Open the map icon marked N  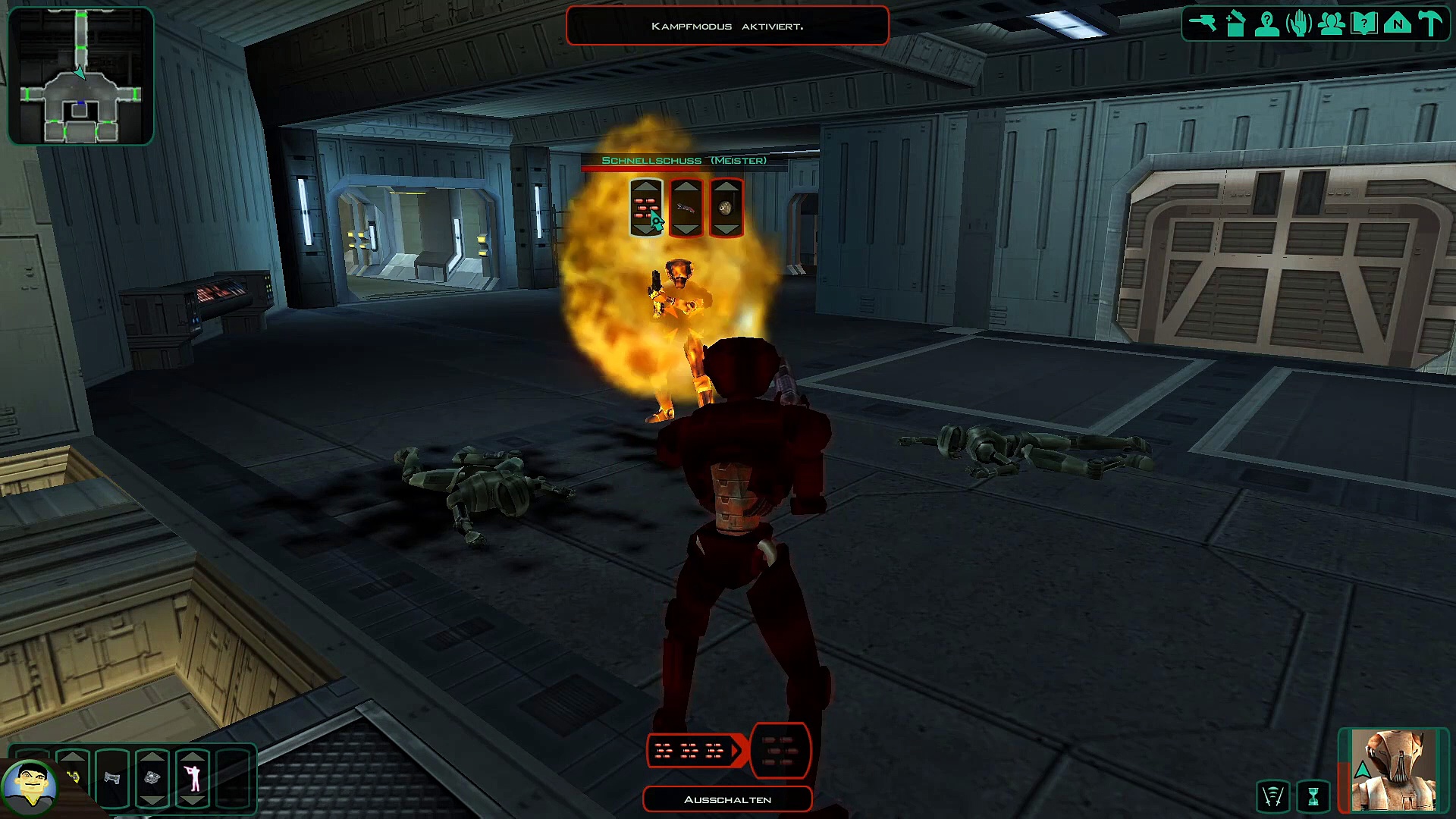click(1397, 23)
